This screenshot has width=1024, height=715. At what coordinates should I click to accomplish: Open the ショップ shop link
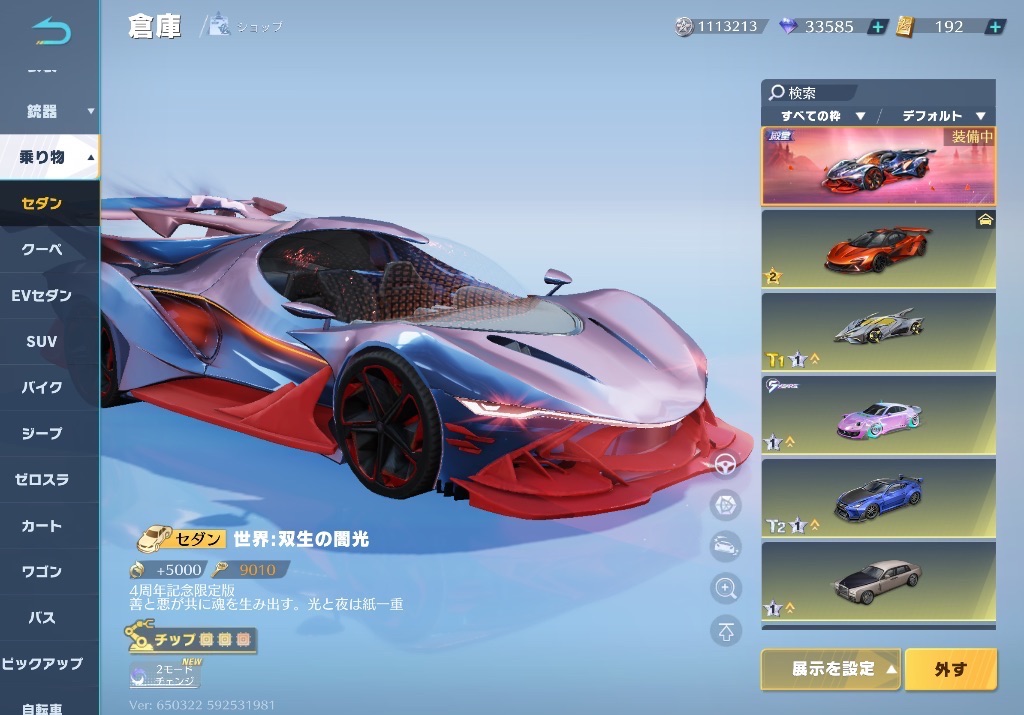point(246,27)
